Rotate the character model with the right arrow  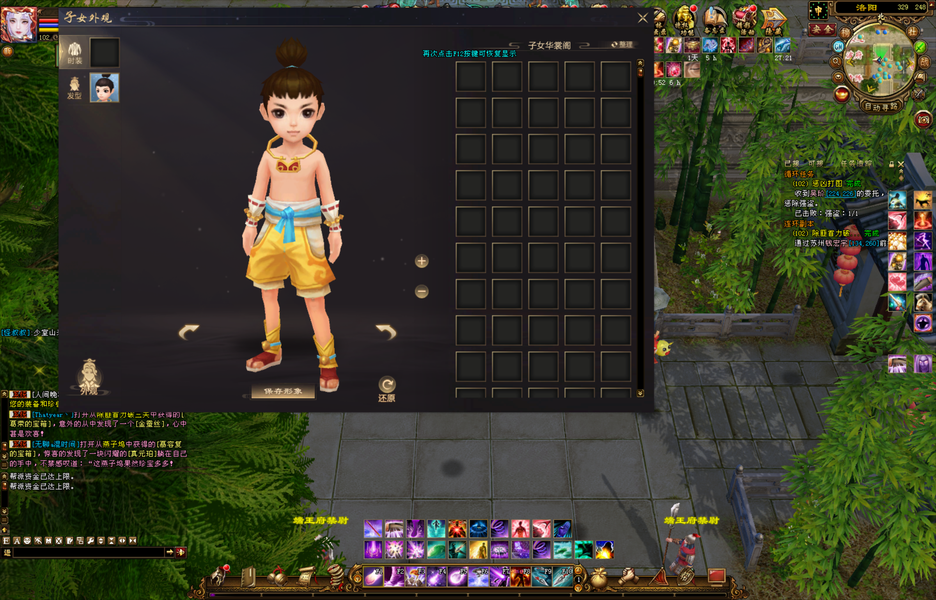click(x=386, y=332)
